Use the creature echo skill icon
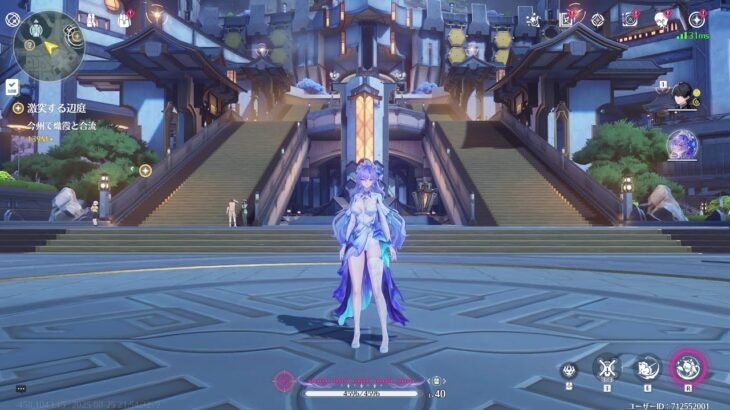This screenshot has height=410, width=730. 647,368
